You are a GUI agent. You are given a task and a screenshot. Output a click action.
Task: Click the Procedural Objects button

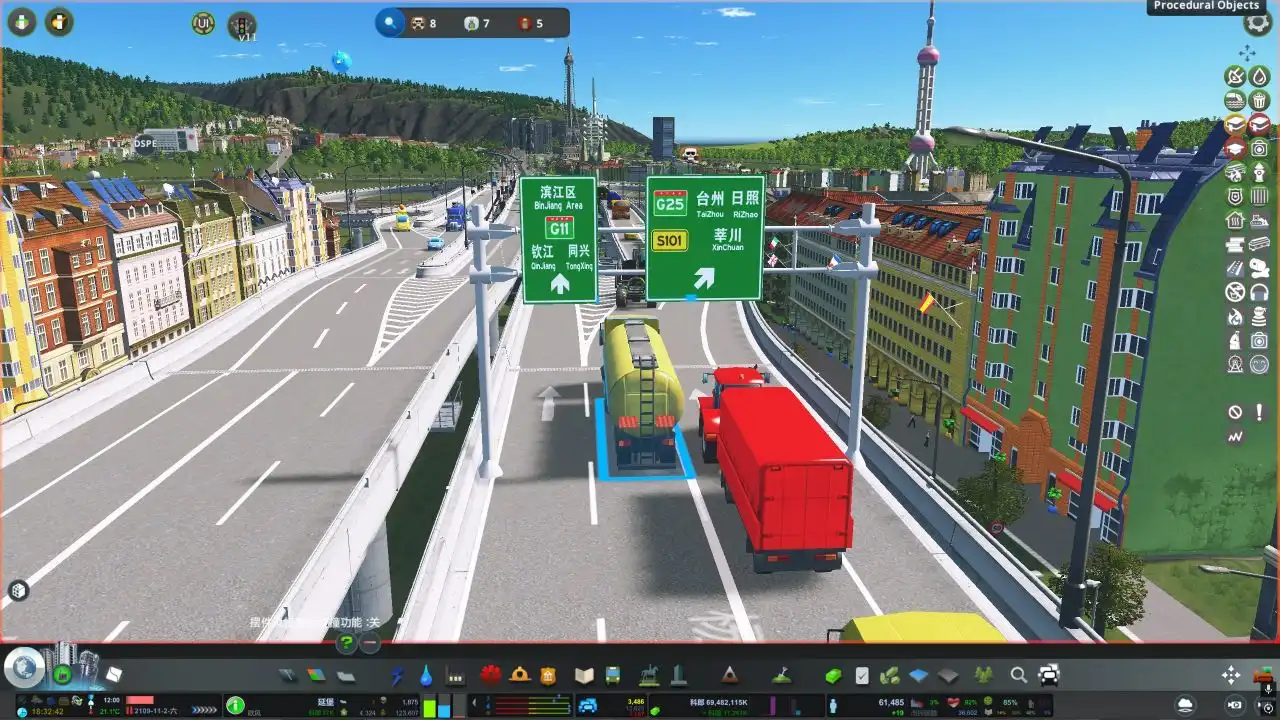point(1206,7)
